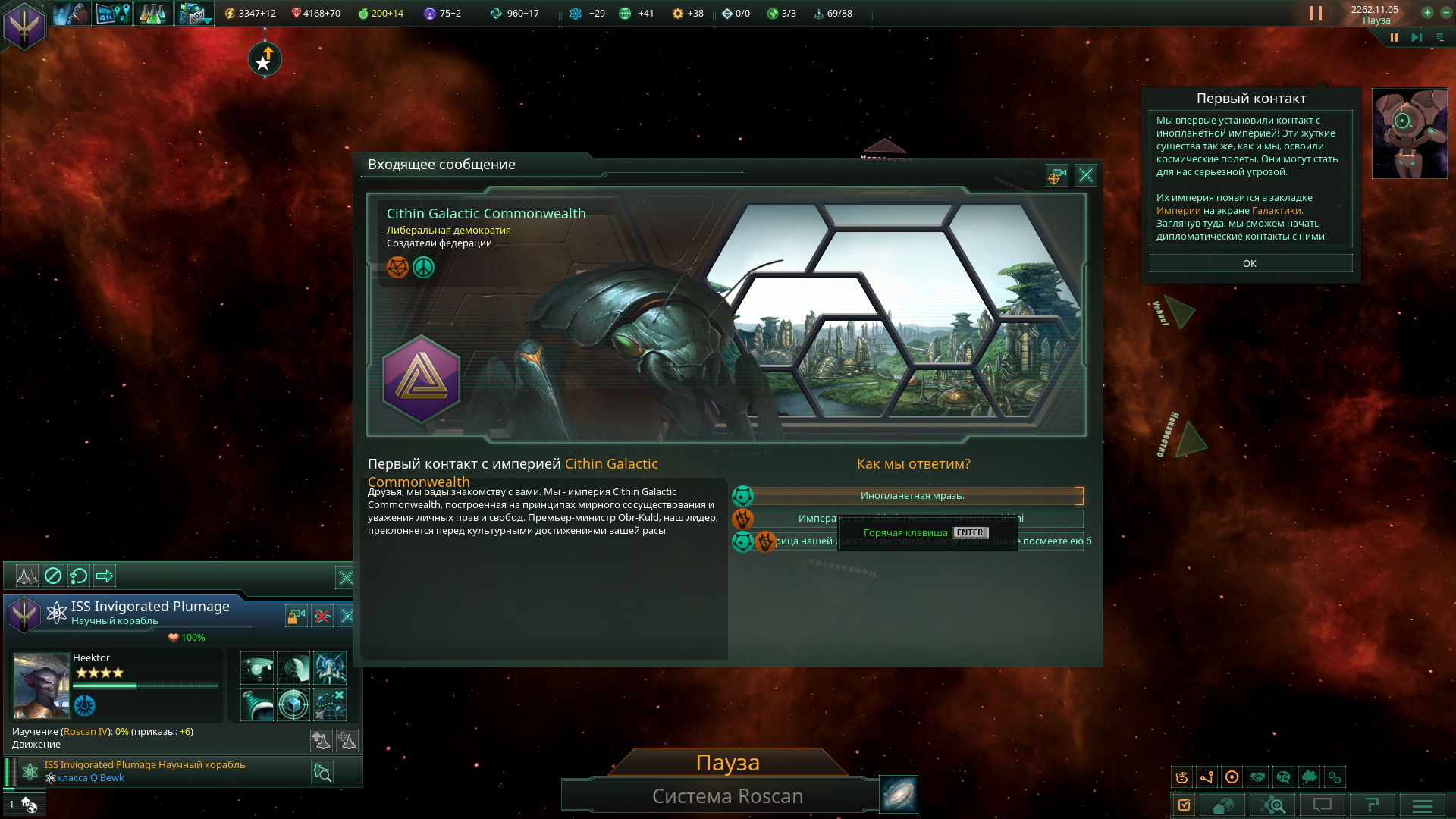Image resolution: width=1456 pixels, height=819 pixels.
Task: Open the chat speech bubble button
Action: point(1322,805)
